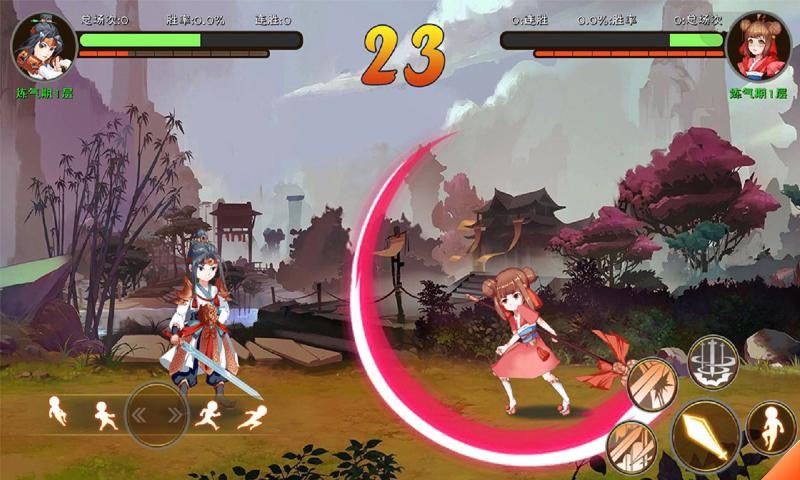Click the blue-haired swordswoman player portrait
Screen dimensions: 800x480
(43, 47)
